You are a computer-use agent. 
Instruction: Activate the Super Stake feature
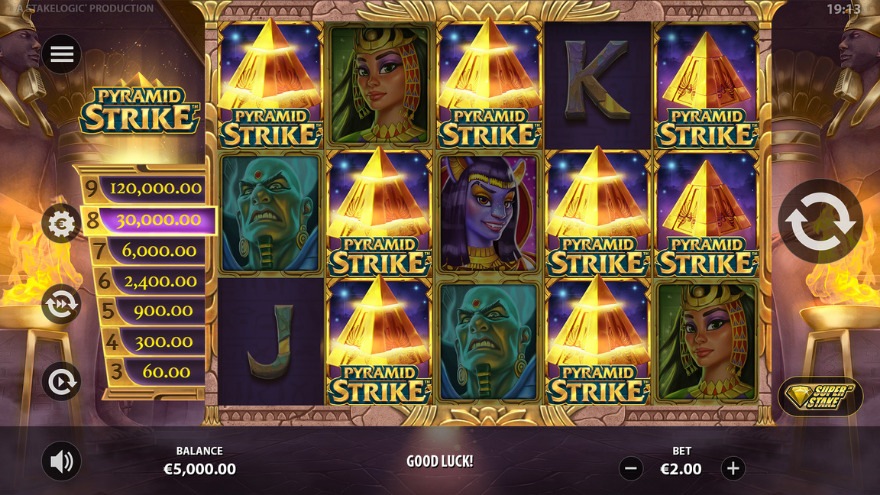(820, 396)
